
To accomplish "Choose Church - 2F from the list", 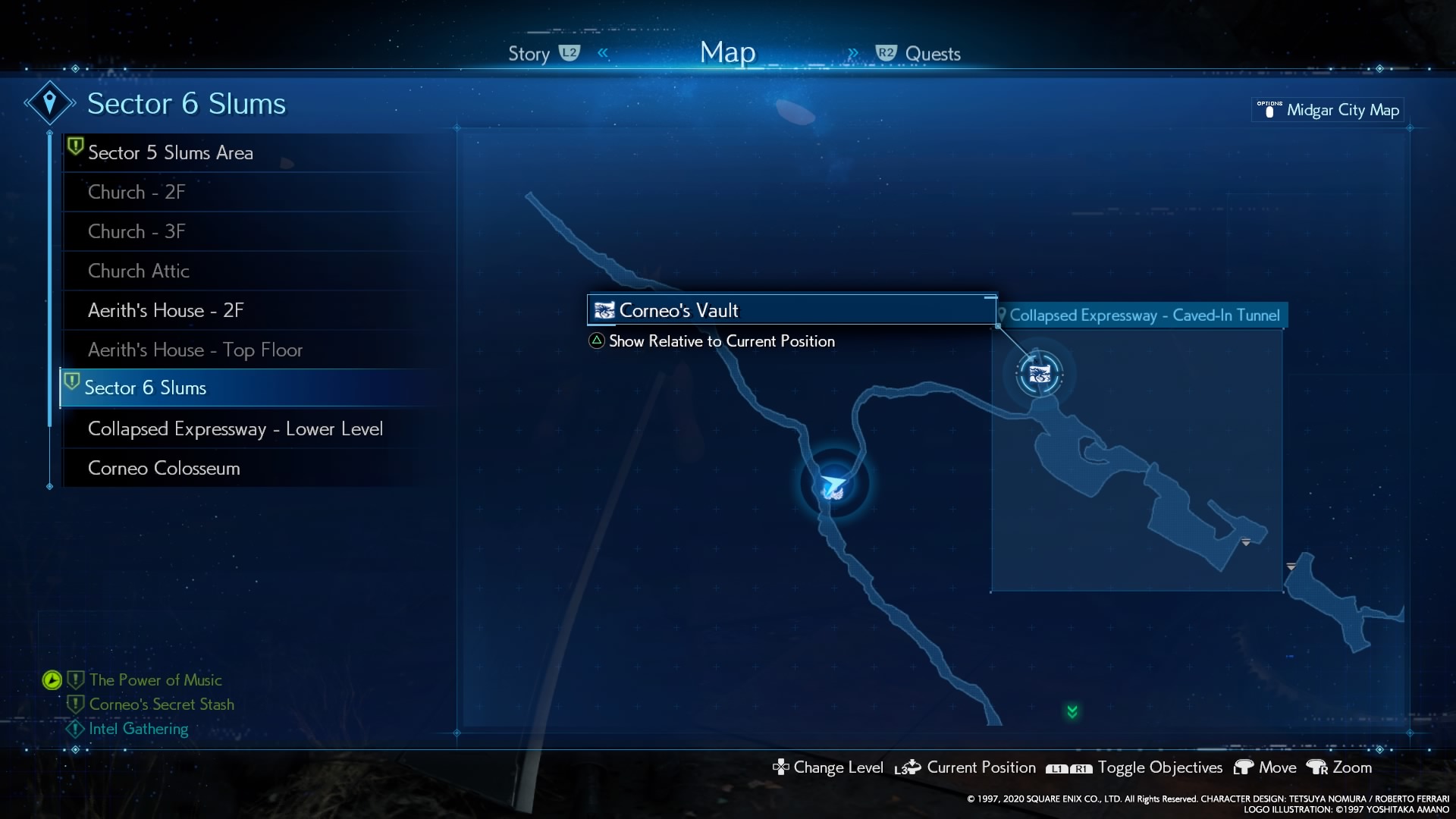I will (136, 192).
